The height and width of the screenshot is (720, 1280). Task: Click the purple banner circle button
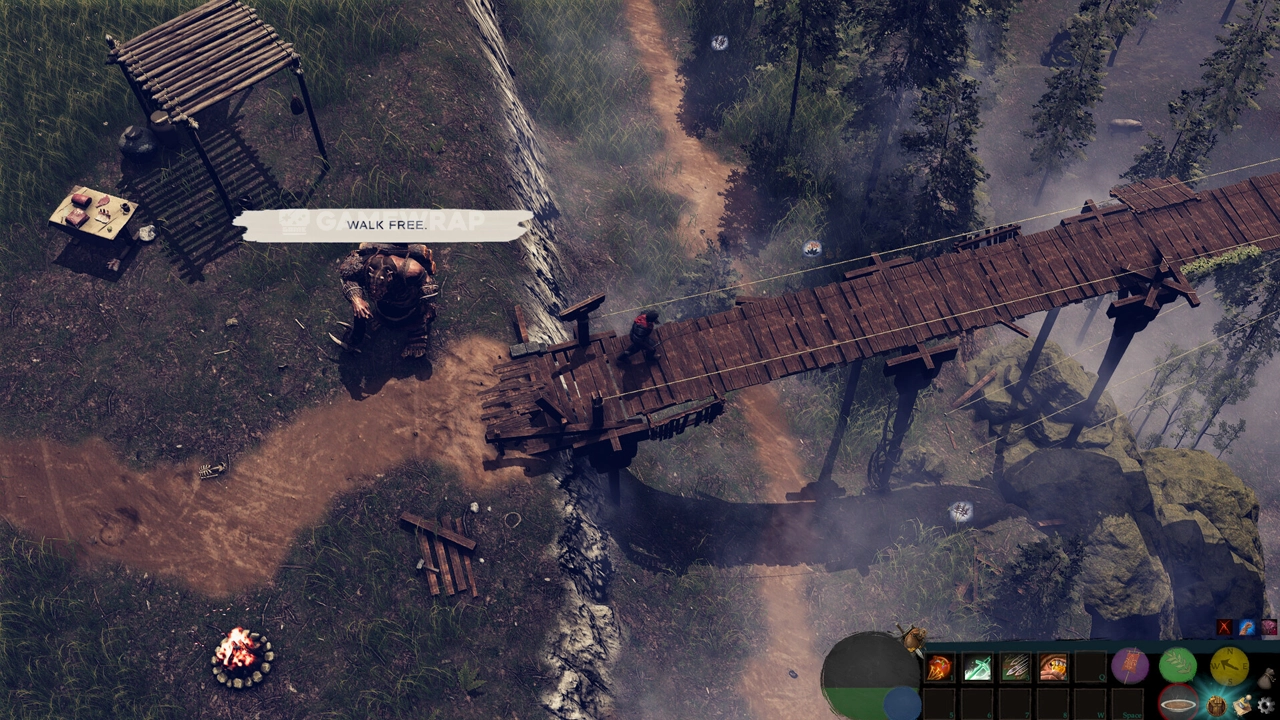(x=1129, y=665)
